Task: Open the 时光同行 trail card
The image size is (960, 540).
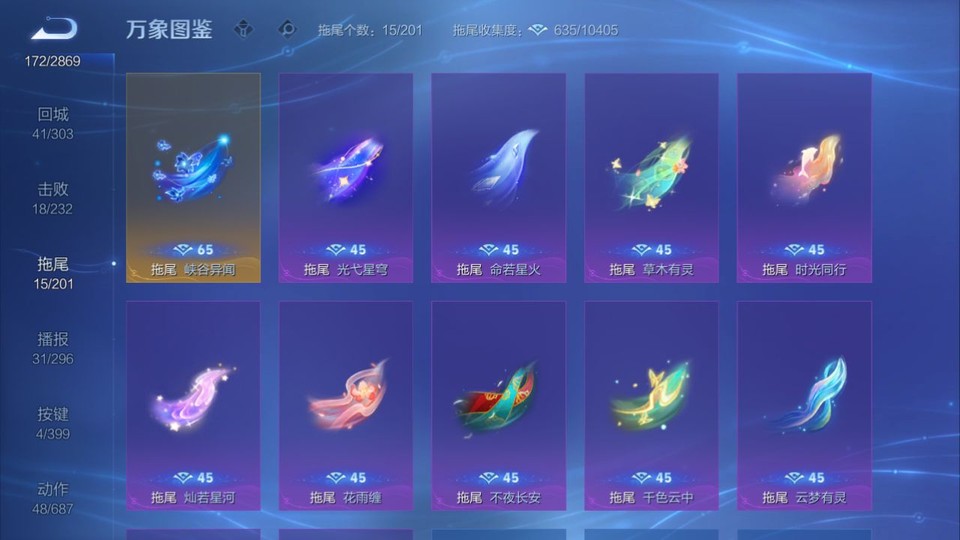Action: [804, 177]
